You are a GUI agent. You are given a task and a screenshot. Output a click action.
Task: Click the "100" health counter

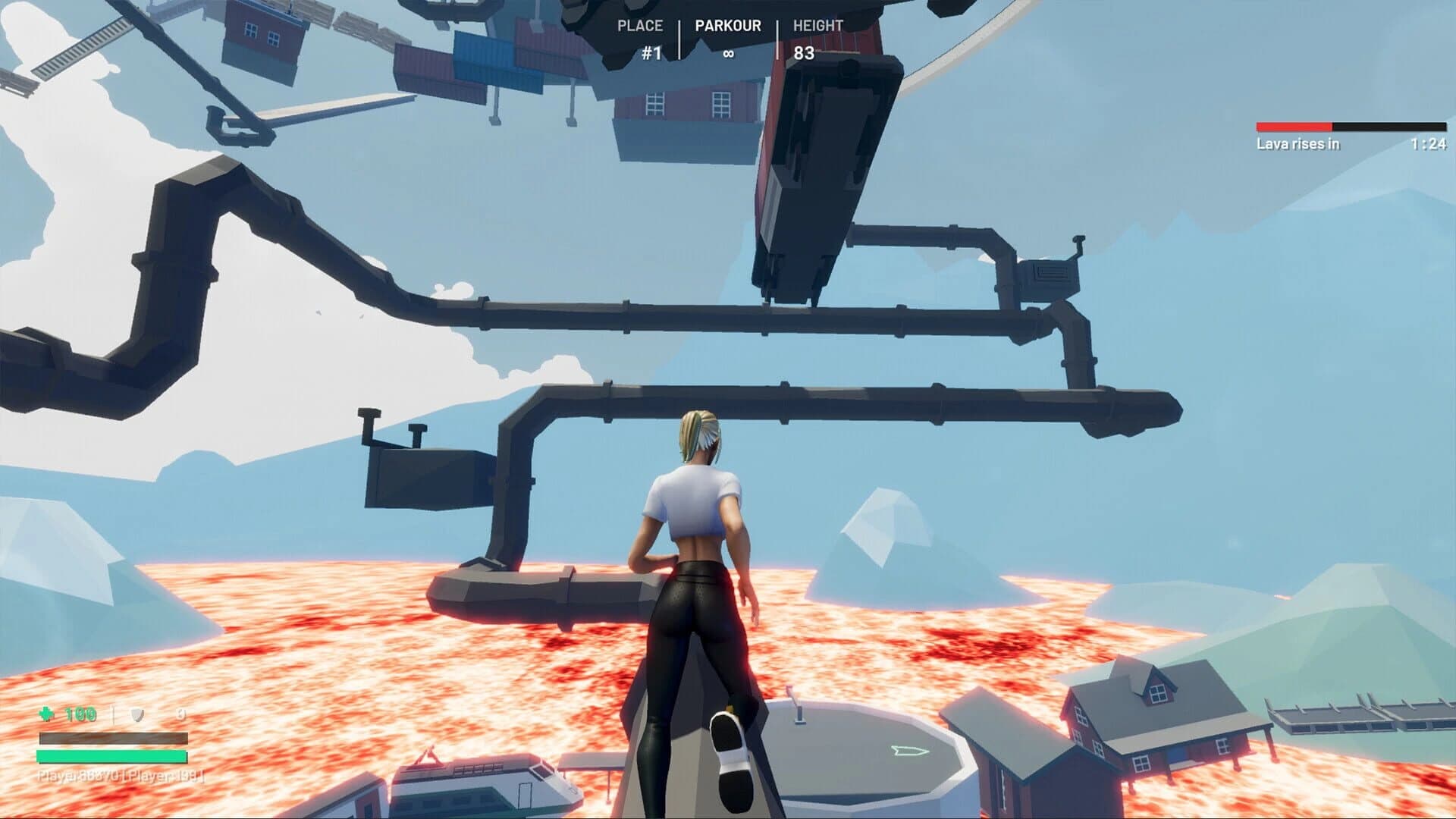[x=80, y=713]
